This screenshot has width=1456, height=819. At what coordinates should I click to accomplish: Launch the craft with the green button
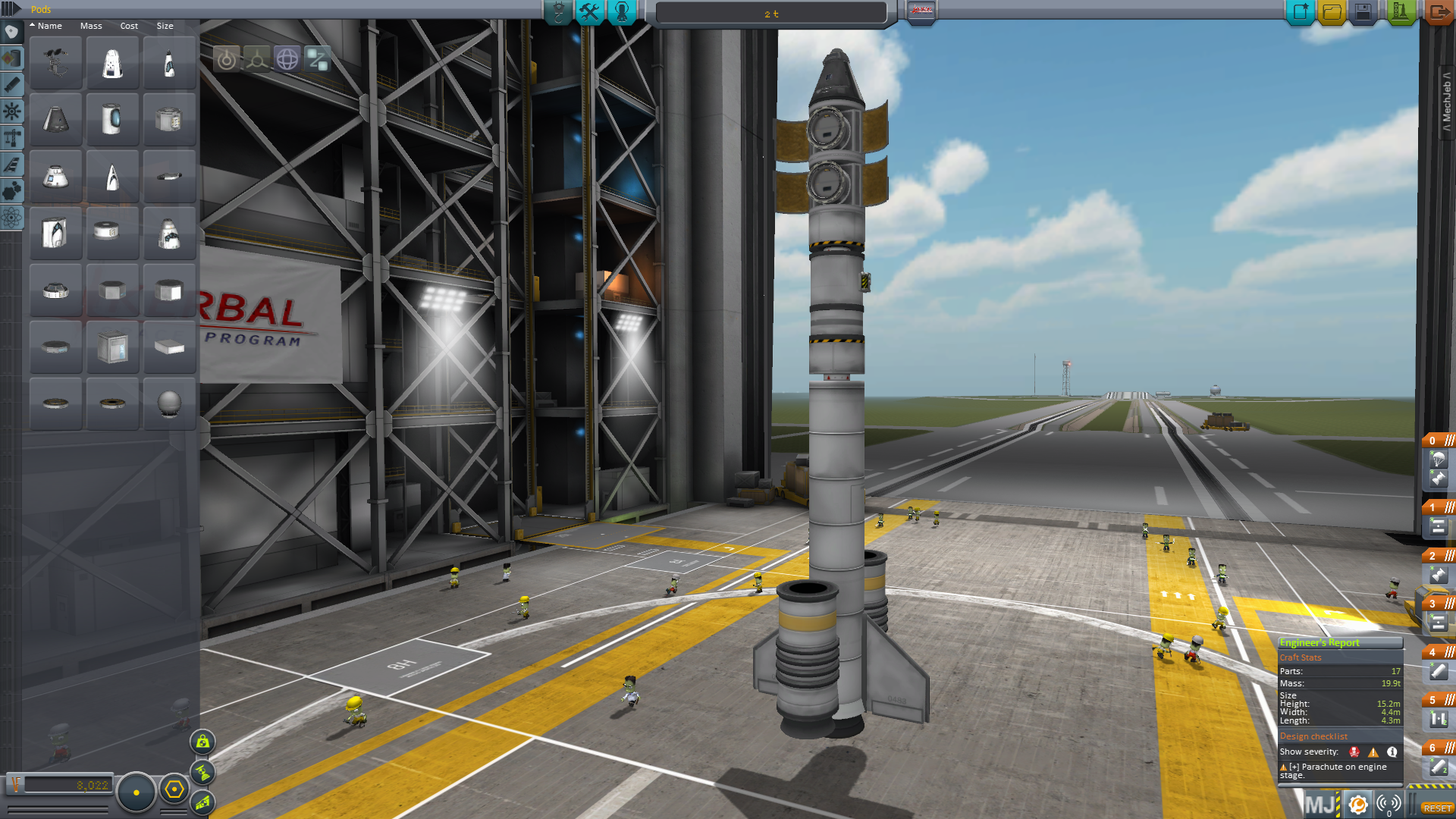pos(1400,12)
